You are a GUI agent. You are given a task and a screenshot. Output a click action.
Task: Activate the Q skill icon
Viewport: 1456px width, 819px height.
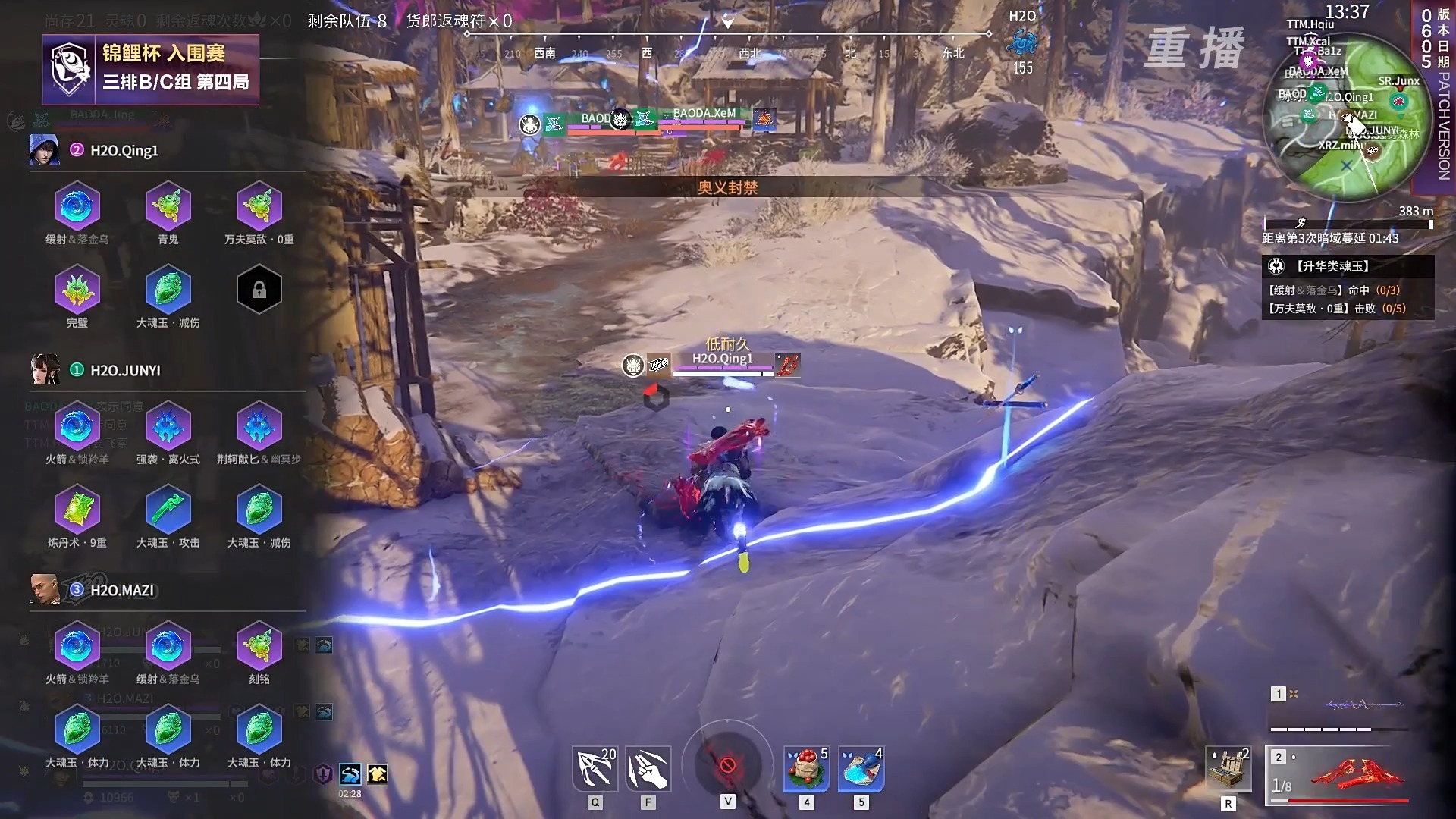point(595,769)
